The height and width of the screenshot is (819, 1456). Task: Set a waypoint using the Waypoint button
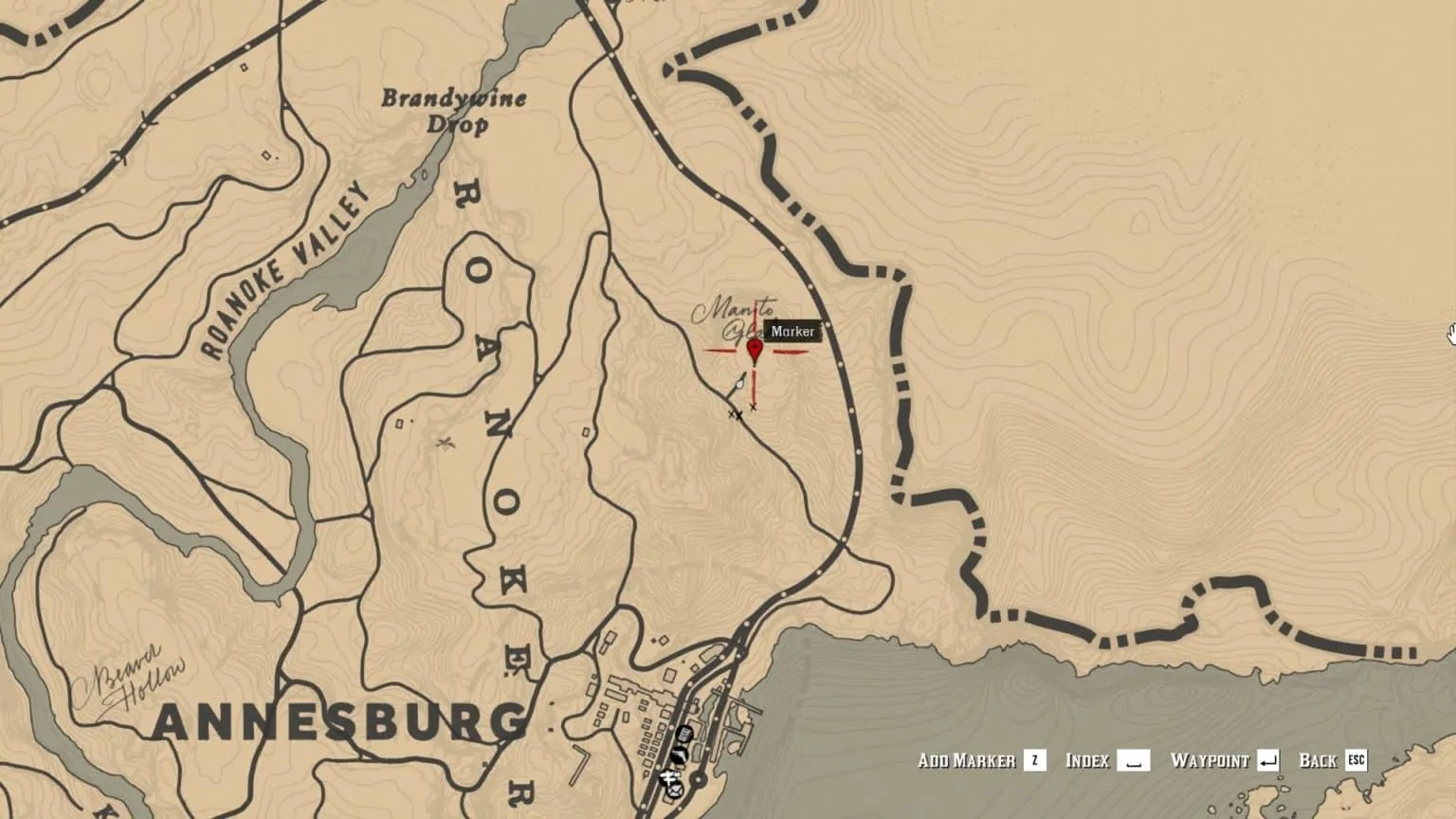1211,760
